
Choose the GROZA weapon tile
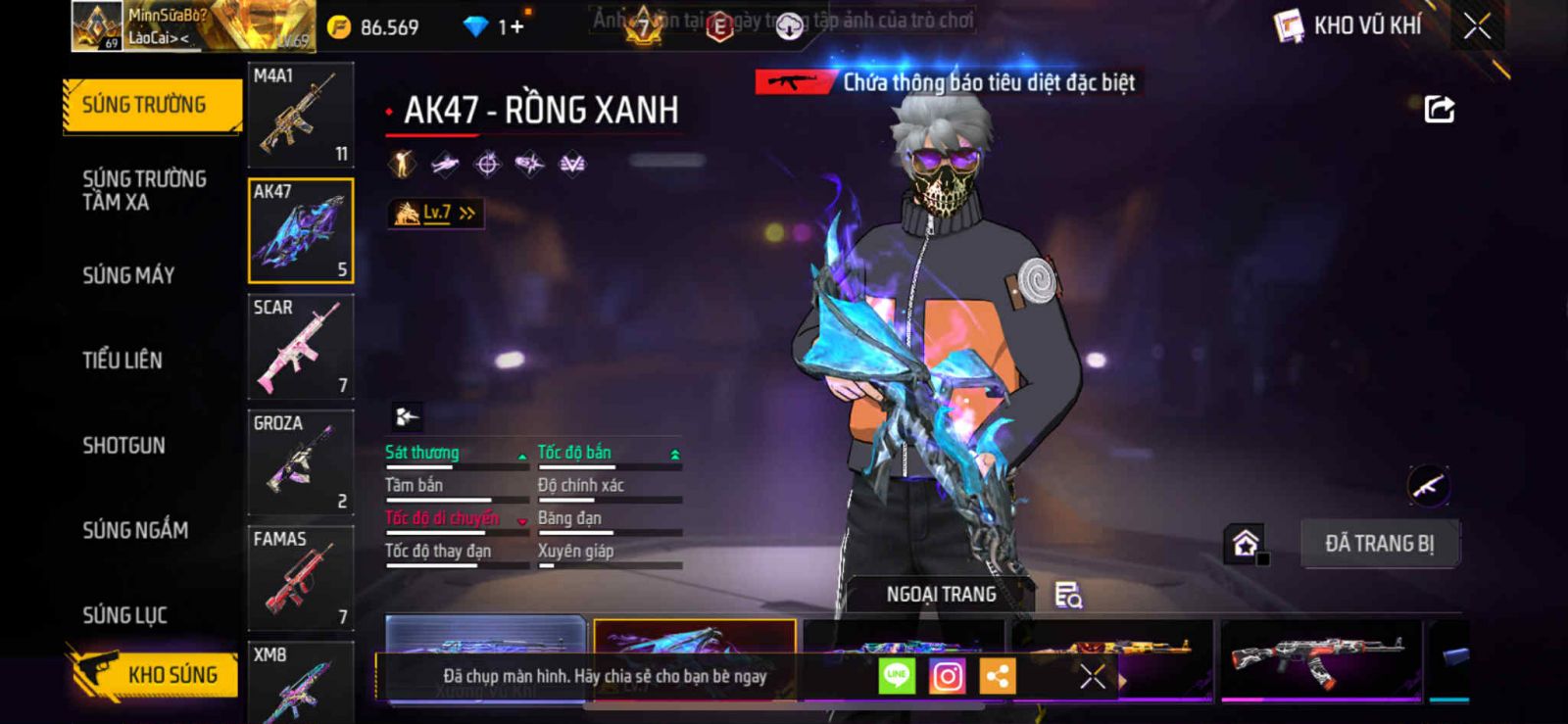tap(300, 461)
